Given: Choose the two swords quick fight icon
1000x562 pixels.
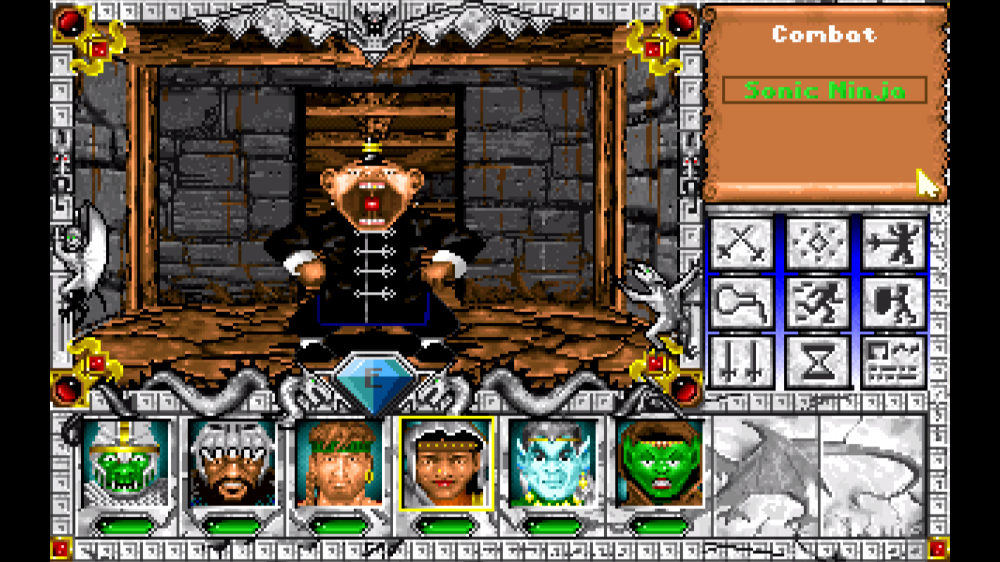Looking at the screenshot, I should 741,361.
